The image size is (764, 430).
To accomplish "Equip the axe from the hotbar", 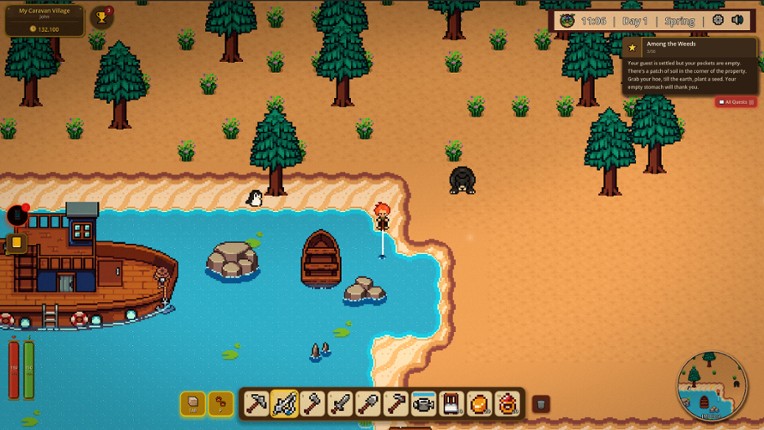I will (312, 403).
